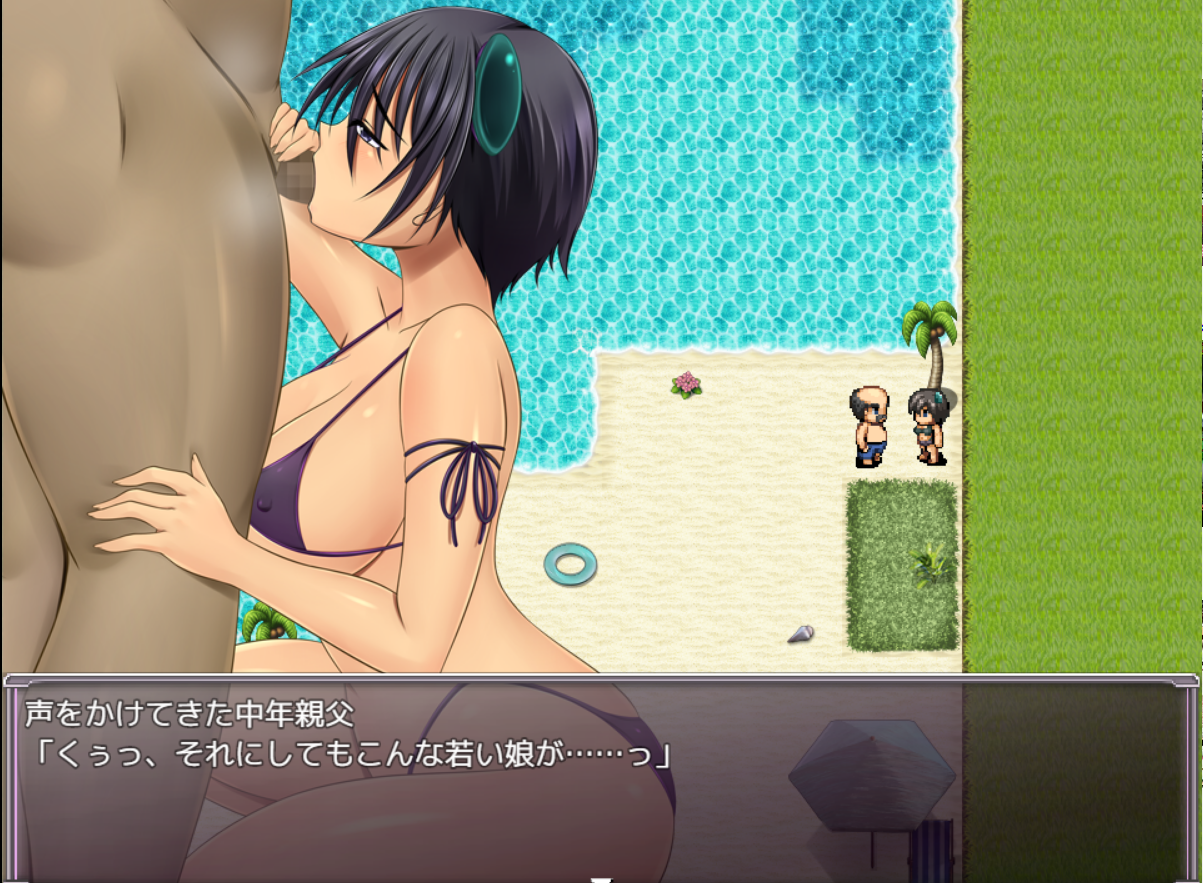Click the continue arrow below the dialogue
1203x883 pixels.
coord(601,879)
